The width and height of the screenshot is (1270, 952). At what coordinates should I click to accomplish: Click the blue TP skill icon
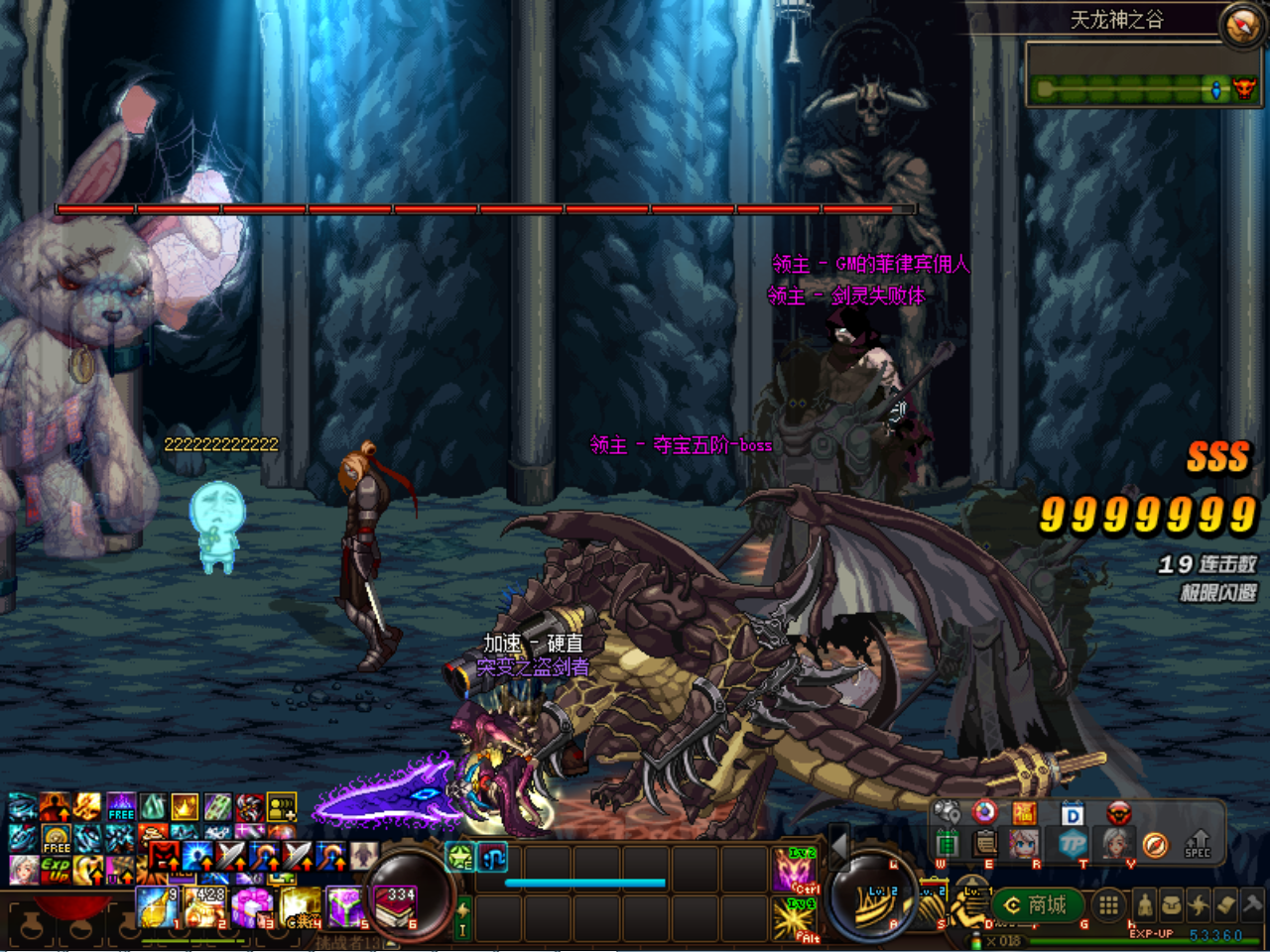coord(1075,843)
